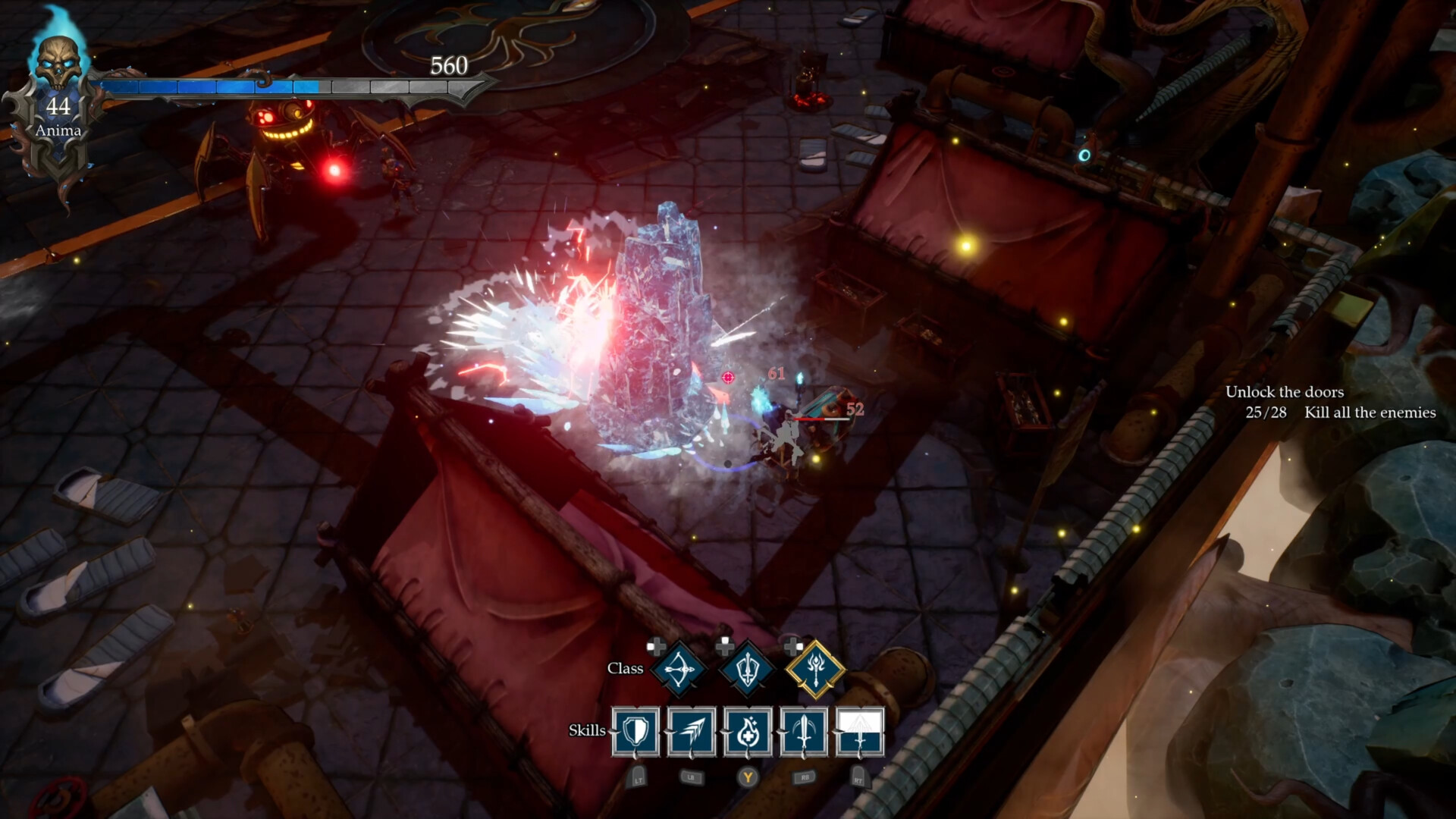Click the shield block skill icon
This screenshot has width=1456, height=819.
coord(635,731)
